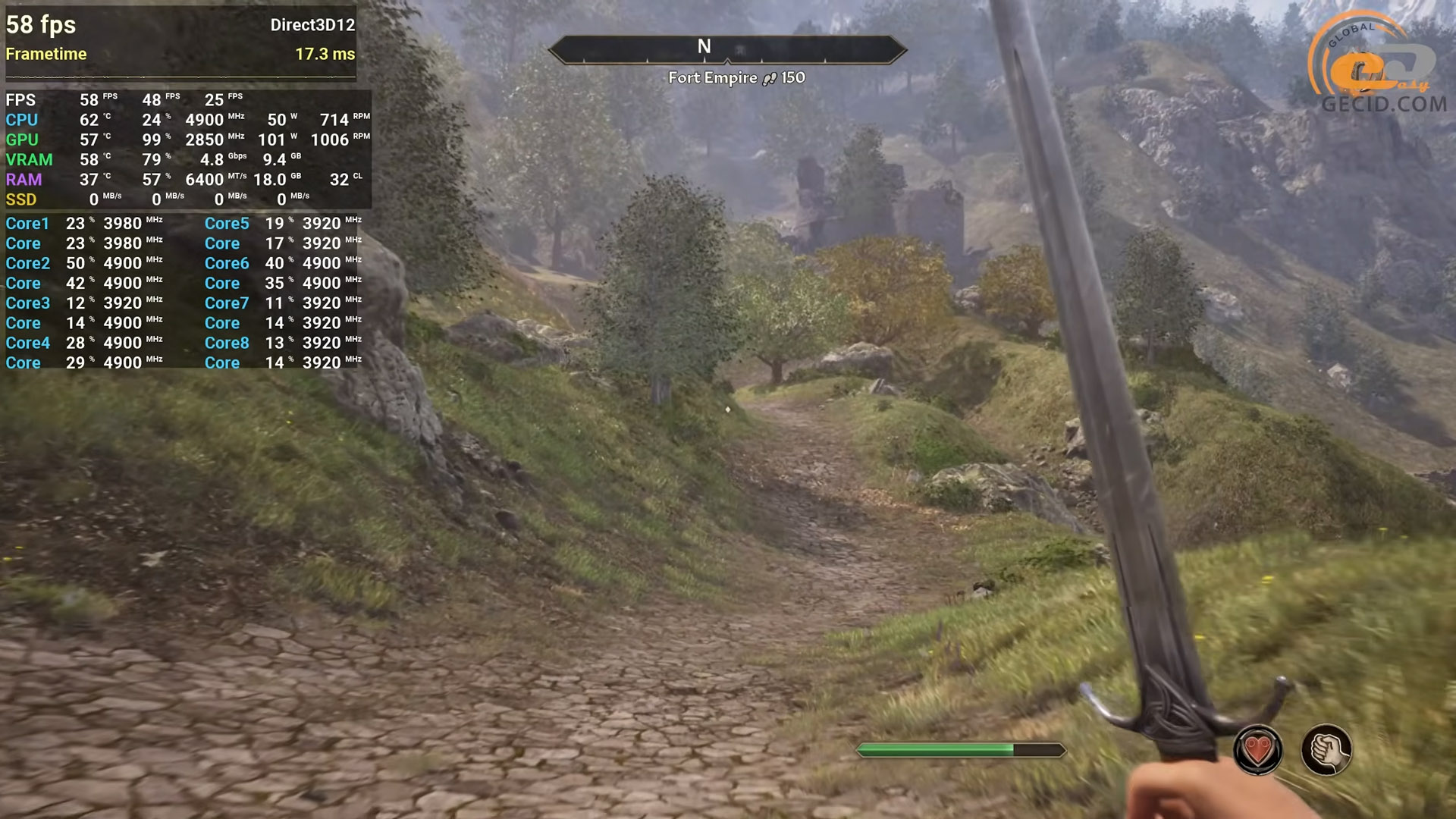This screenshot has height=819, width=1456.
Task: Click the Fort Empire location marker
Action: (736, 77)
